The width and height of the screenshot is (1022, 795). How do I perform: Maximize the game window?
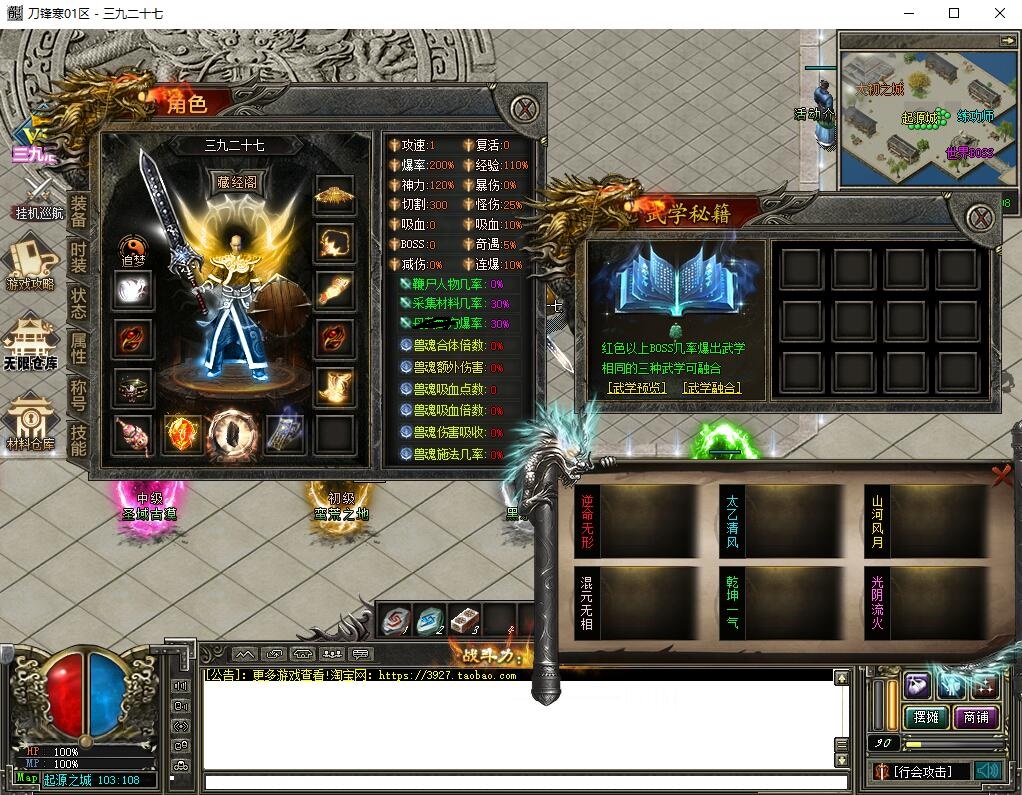[x=953, y=13]
